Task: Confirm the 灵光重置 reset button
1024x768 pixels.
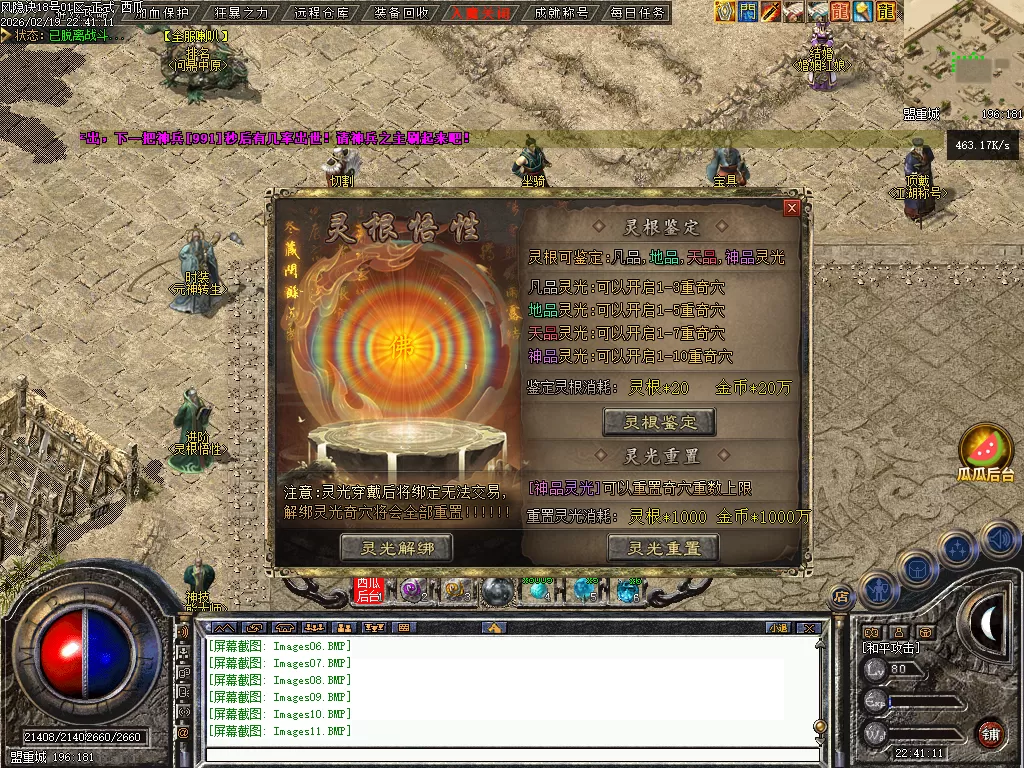Action: (x=663, y=548)
